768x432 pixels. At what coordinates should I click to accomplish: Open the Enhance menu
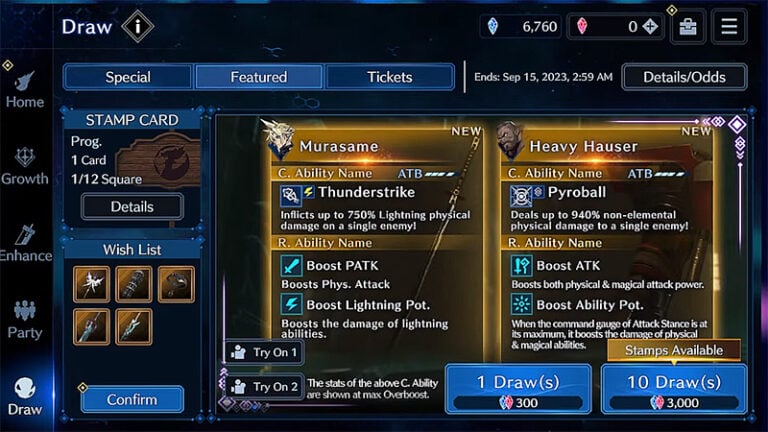(24, 243)
